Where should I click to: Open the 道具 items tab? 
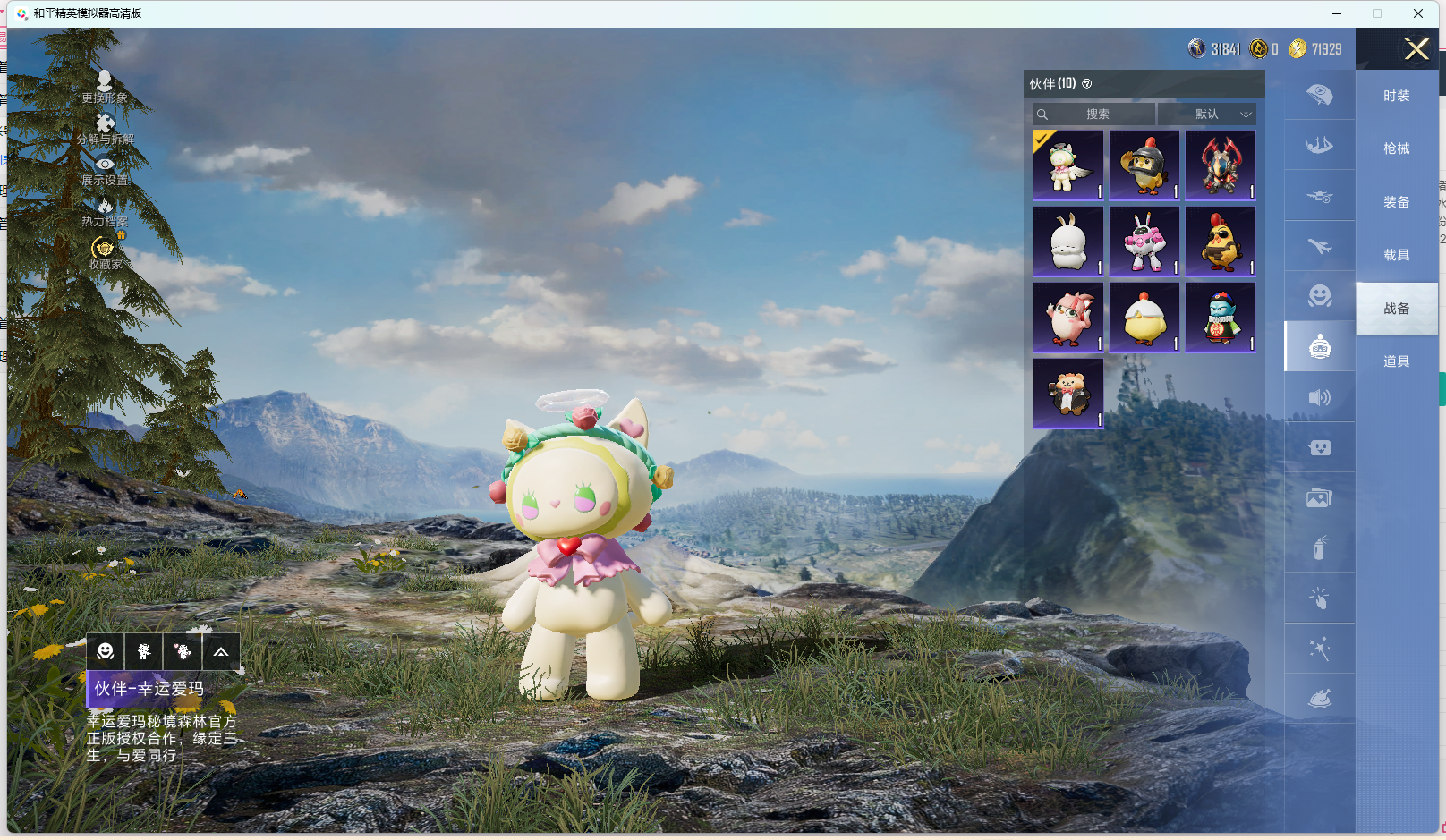1396,361
